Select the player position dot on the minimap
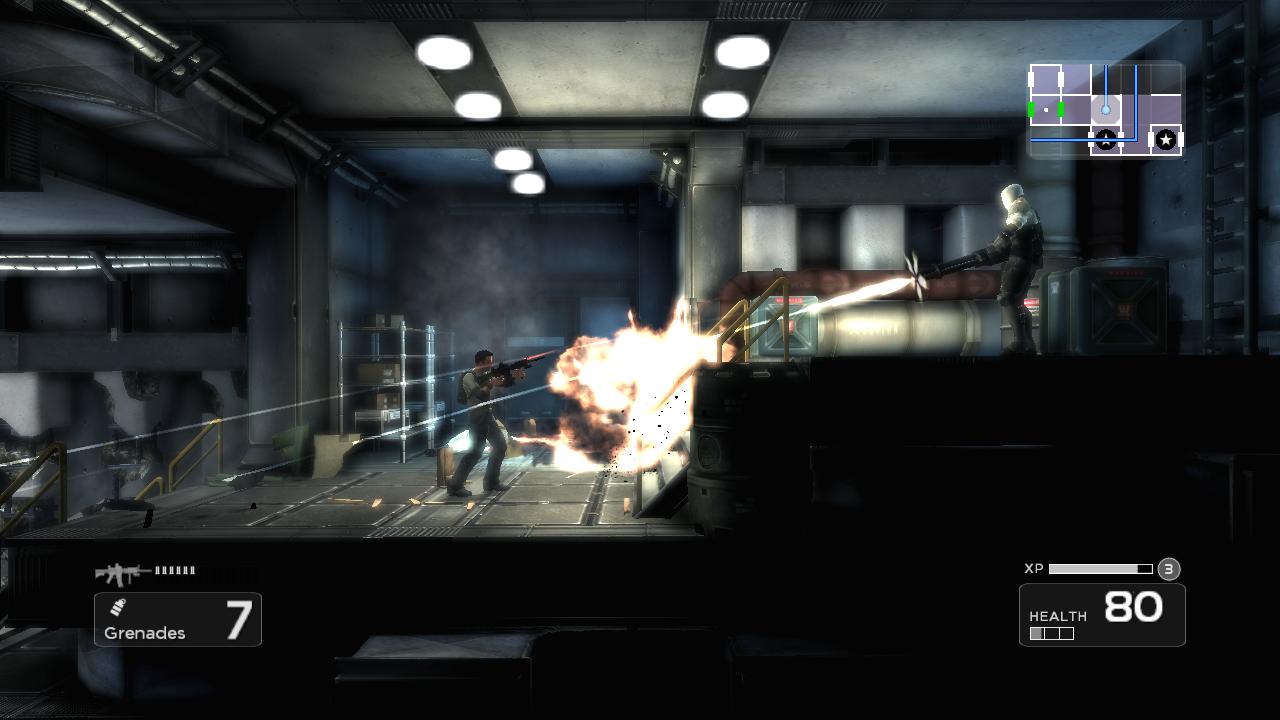This screenshot has width=1280, height=720. tap(1105, 110)
